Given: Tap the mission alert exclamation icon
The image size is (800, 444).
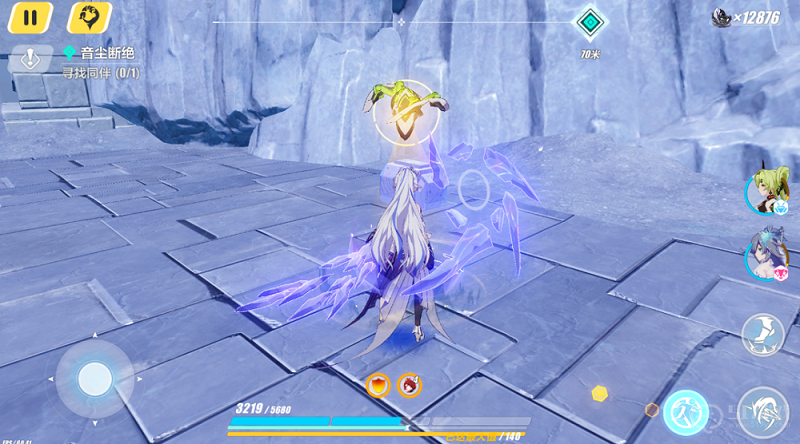Looking at the screenshot, I should click(x=30, y=58).
